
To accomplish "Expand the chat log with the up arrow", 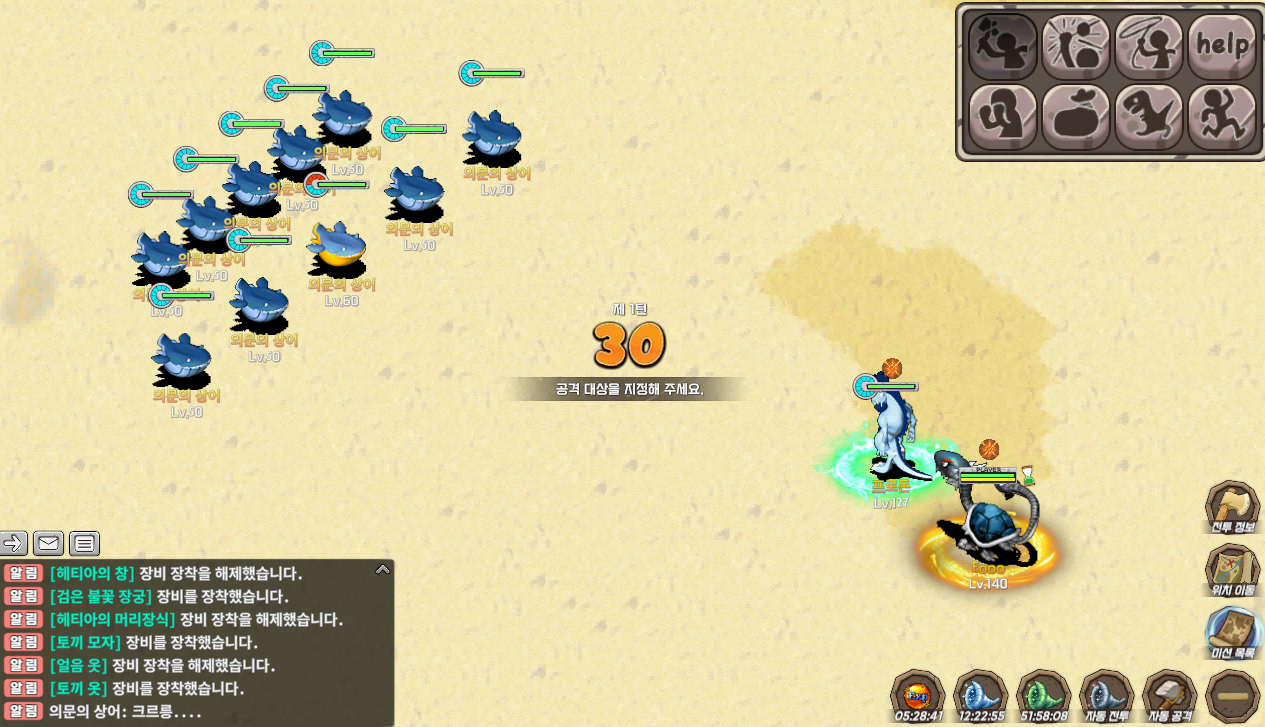I will (382, 570).
